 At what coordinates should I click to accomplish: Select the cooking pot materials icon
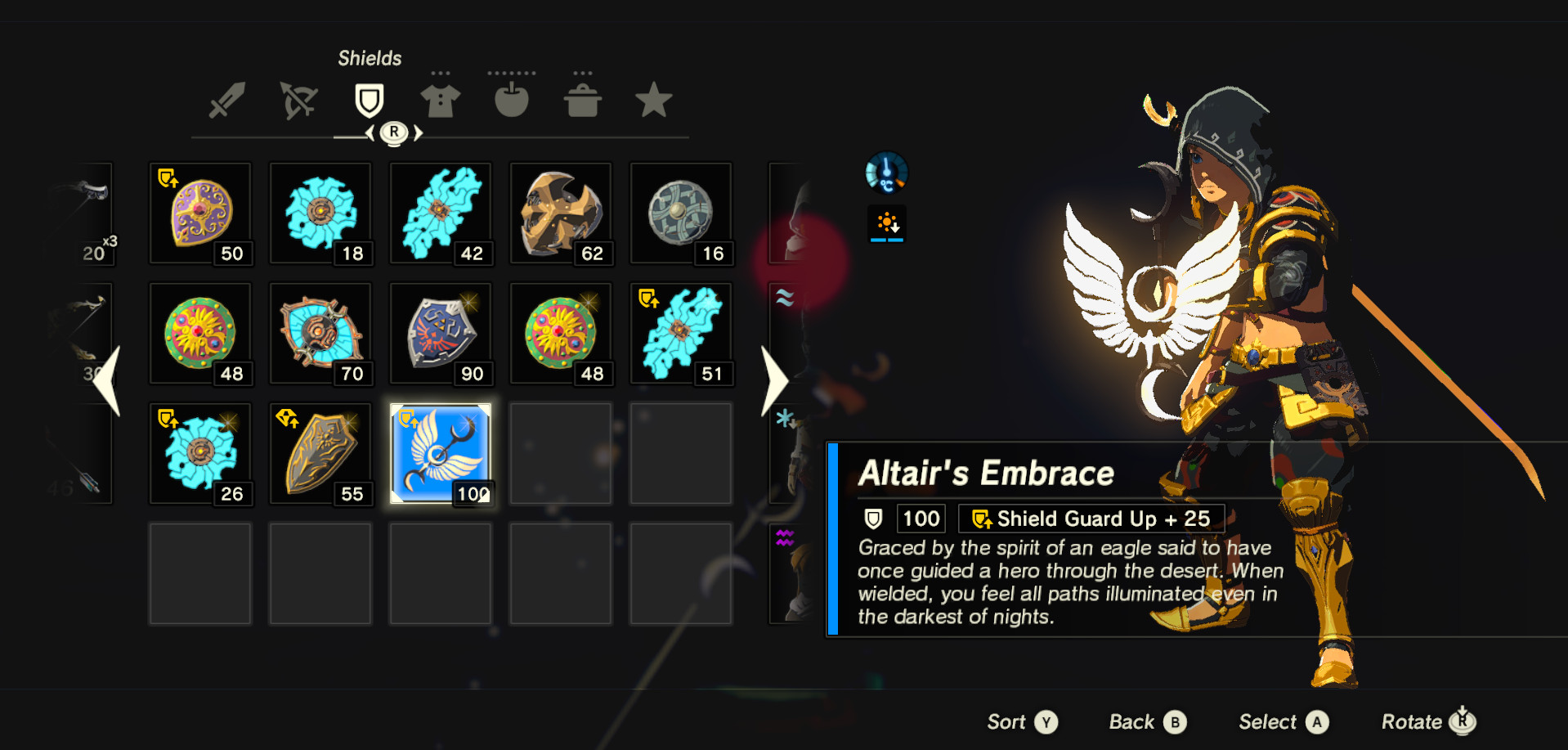coord(582,100)
